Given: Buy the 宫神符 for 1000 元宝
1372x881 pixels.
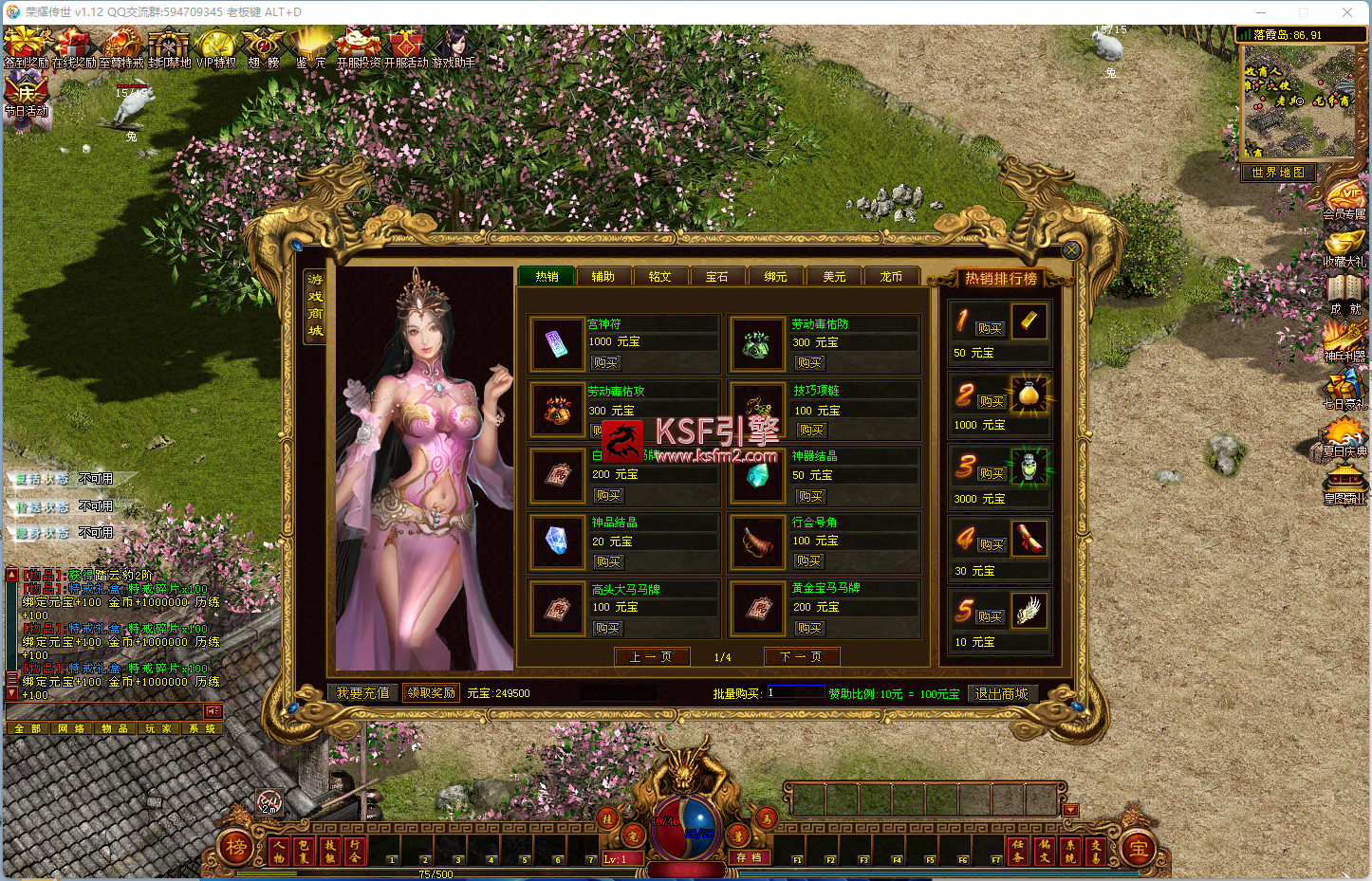Looking at the screenshot, I should point(604,362).
